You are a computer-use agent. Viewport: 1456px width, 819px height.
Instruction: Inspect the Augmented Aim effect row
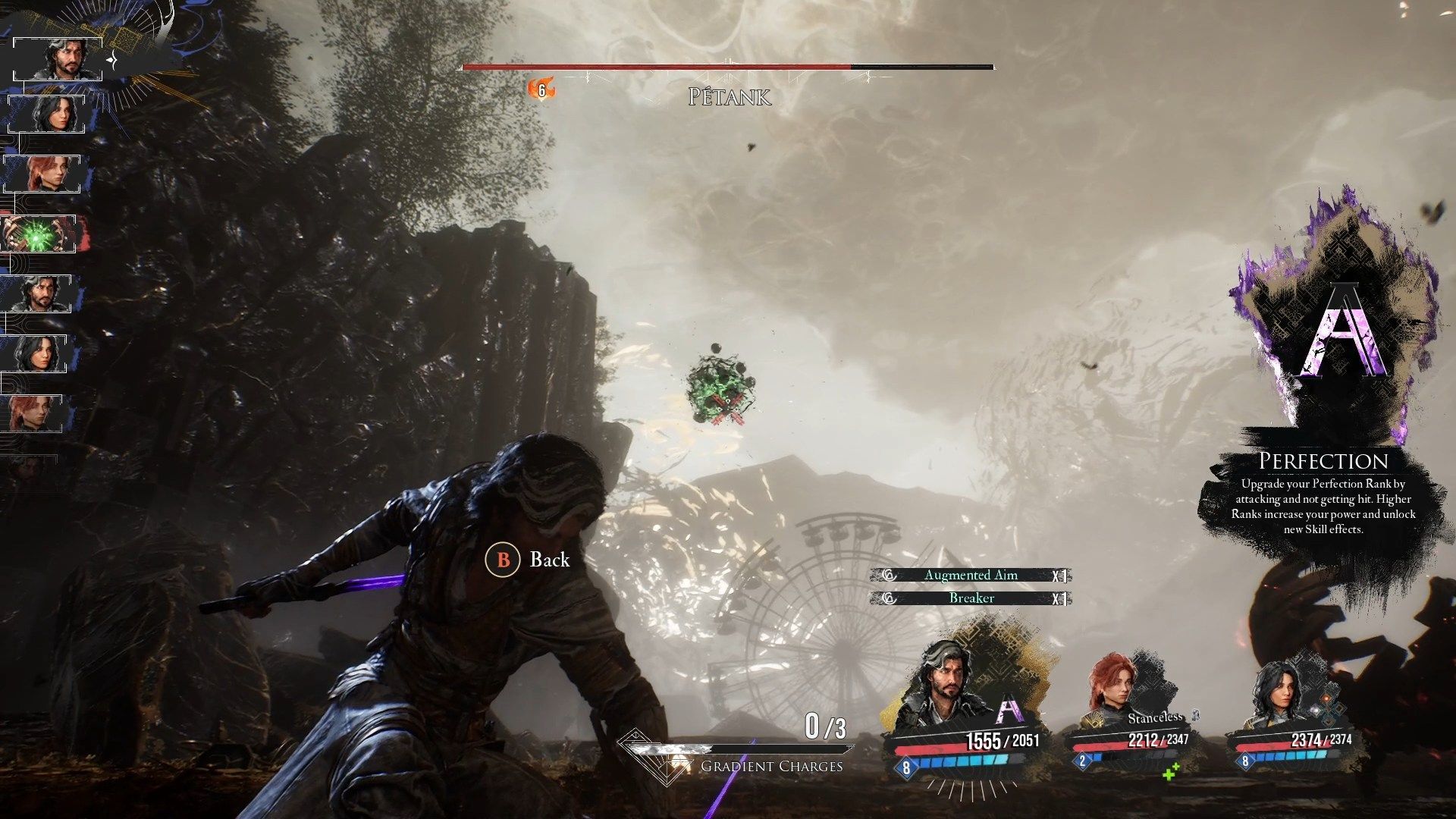pyautogui.click(x=971, y=576)
